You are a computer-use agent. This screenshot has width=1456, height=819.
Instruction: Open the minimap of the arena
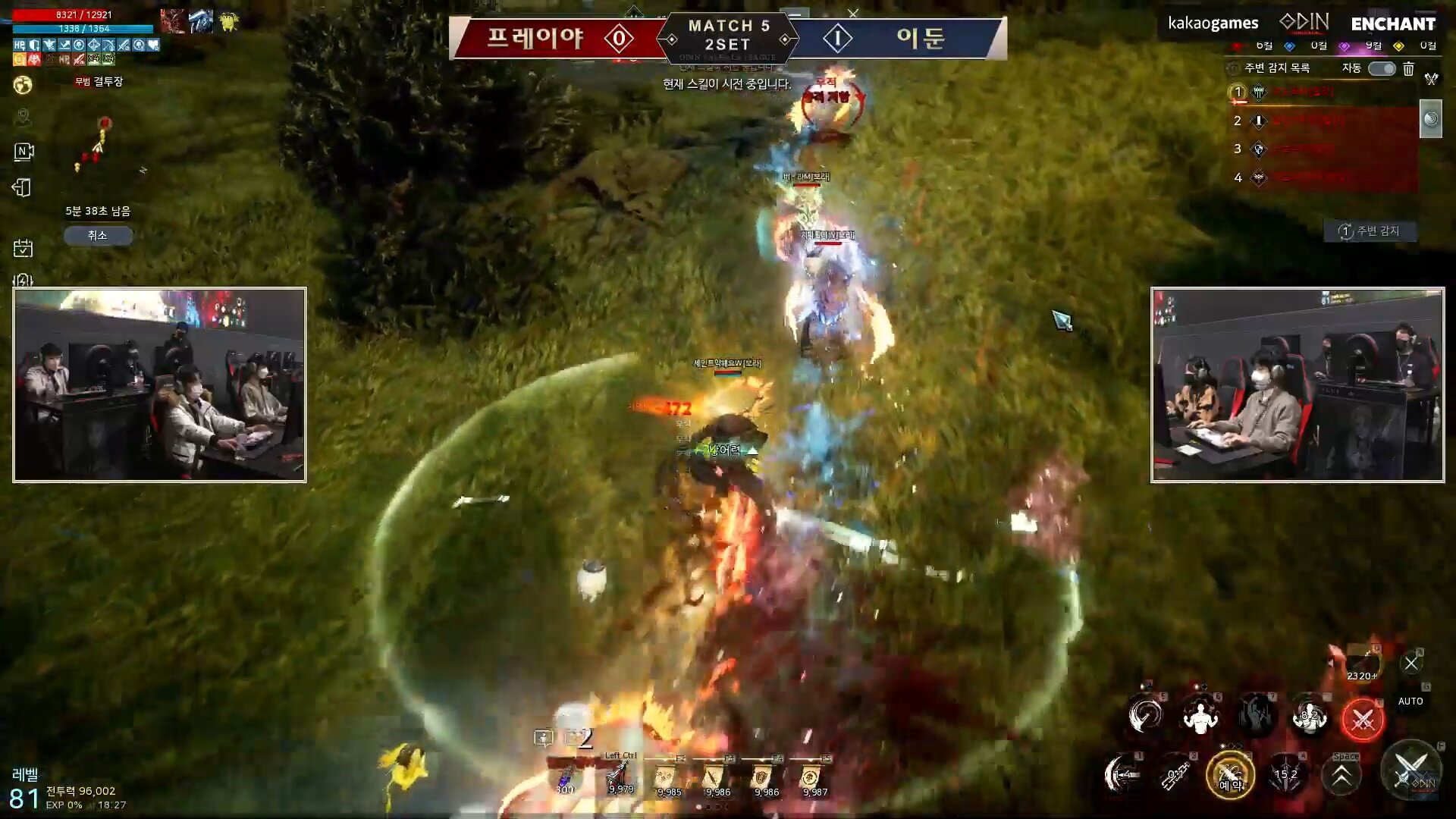99,144
